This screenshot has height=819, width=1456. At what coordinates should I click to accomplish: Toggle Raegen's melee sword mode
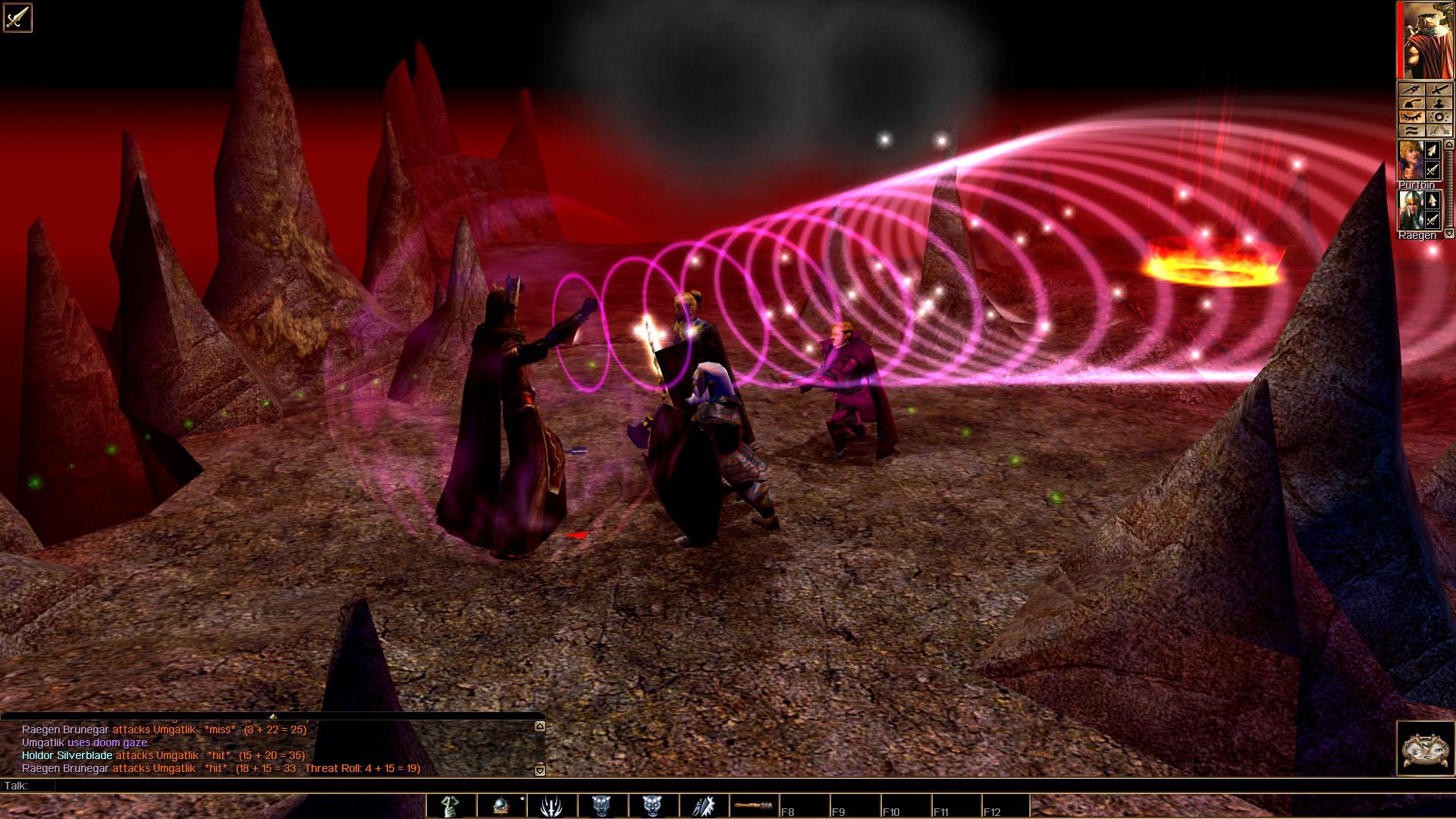tap(1432, 218)
